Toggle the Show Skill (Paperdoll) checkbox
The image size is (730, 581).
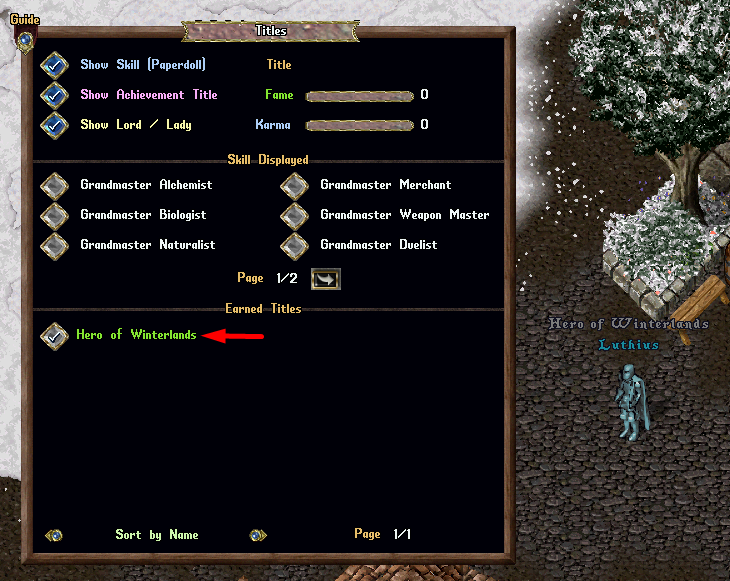53,66
